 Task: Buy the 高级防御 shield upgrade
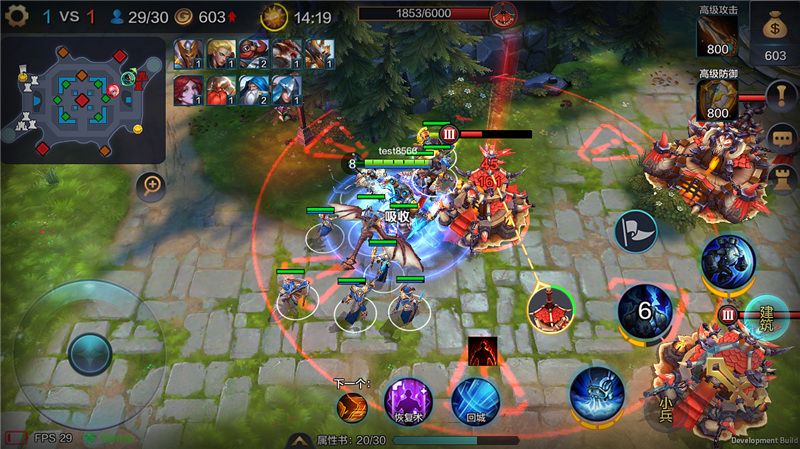pos(717,100)
